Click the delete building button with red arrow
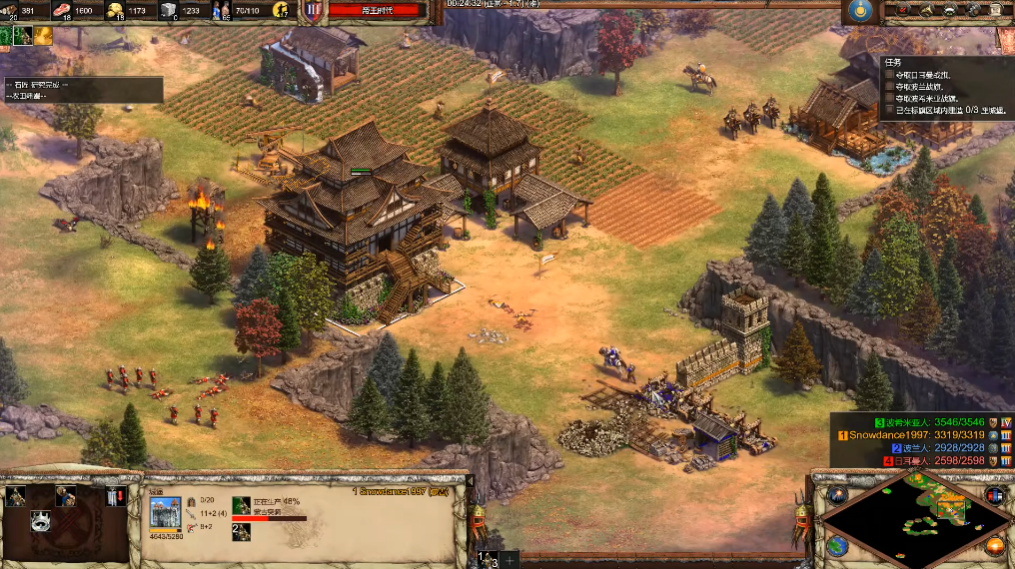1015x569 pixels. click(x=116, y=496)
